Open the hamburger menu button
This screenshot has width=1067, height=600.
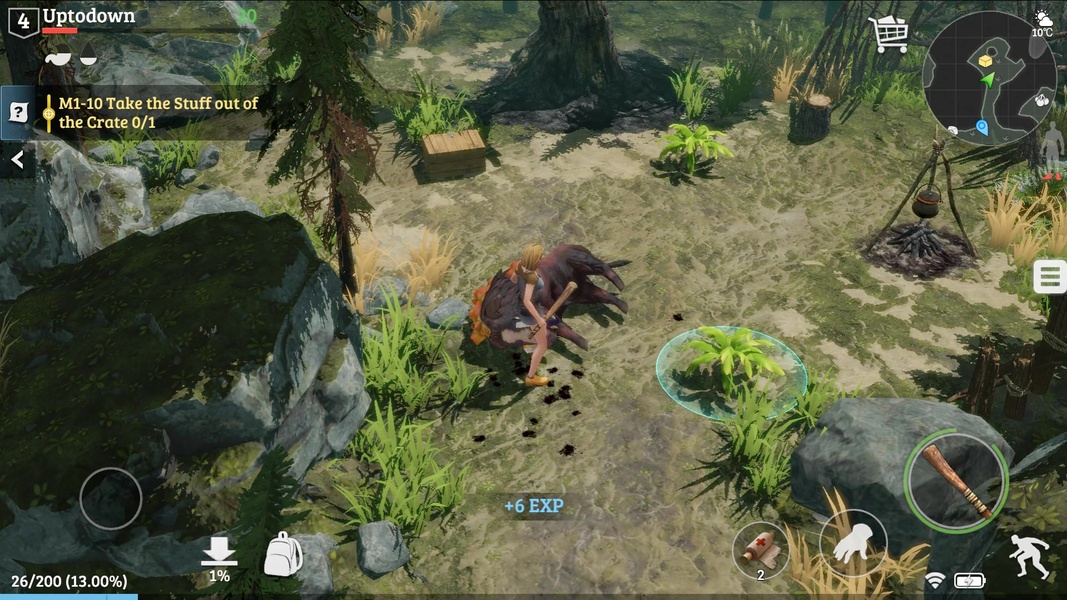pyautogui.click(x=1049, y=276)
